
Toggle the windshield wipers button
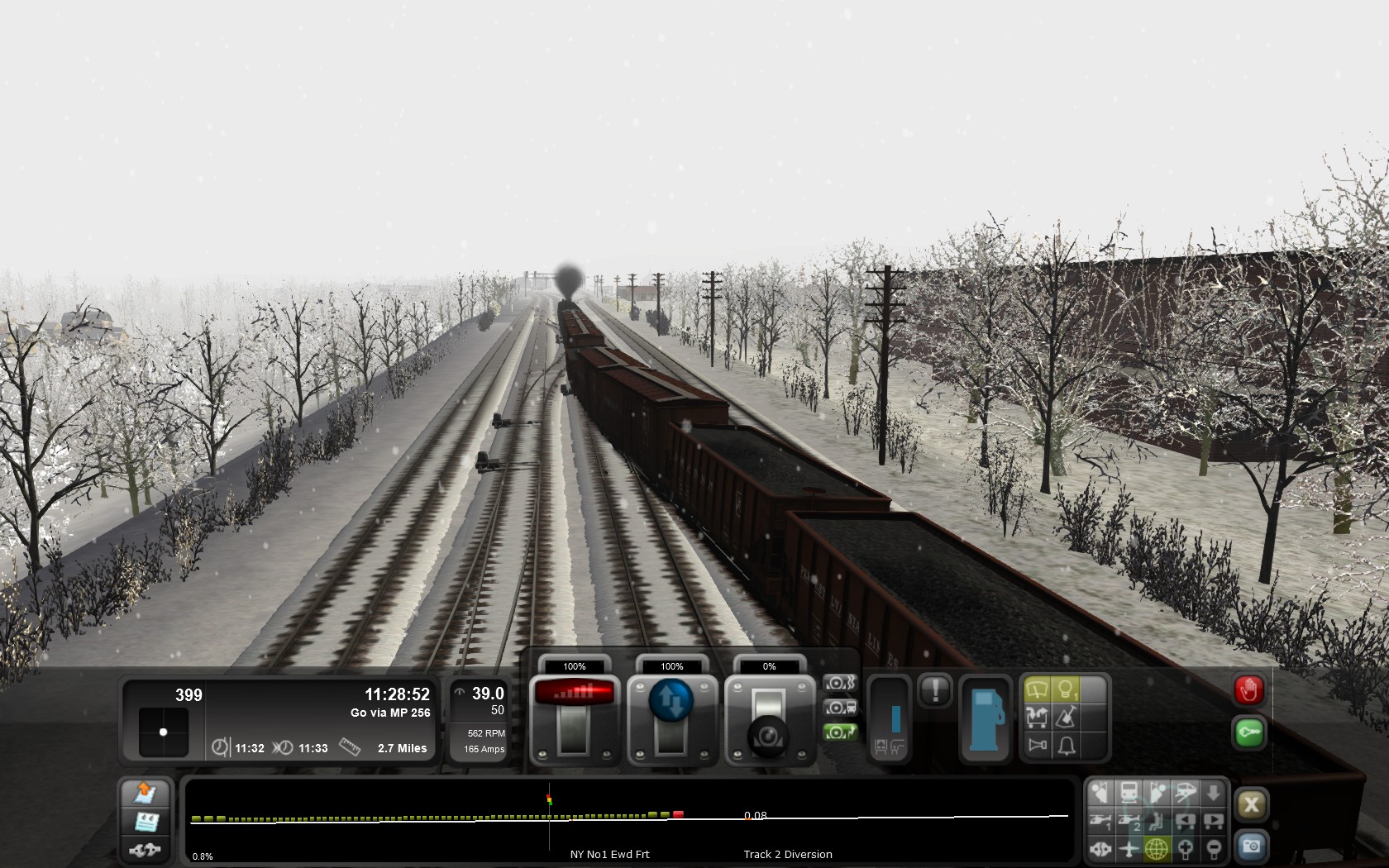[x=1037, y=689]
